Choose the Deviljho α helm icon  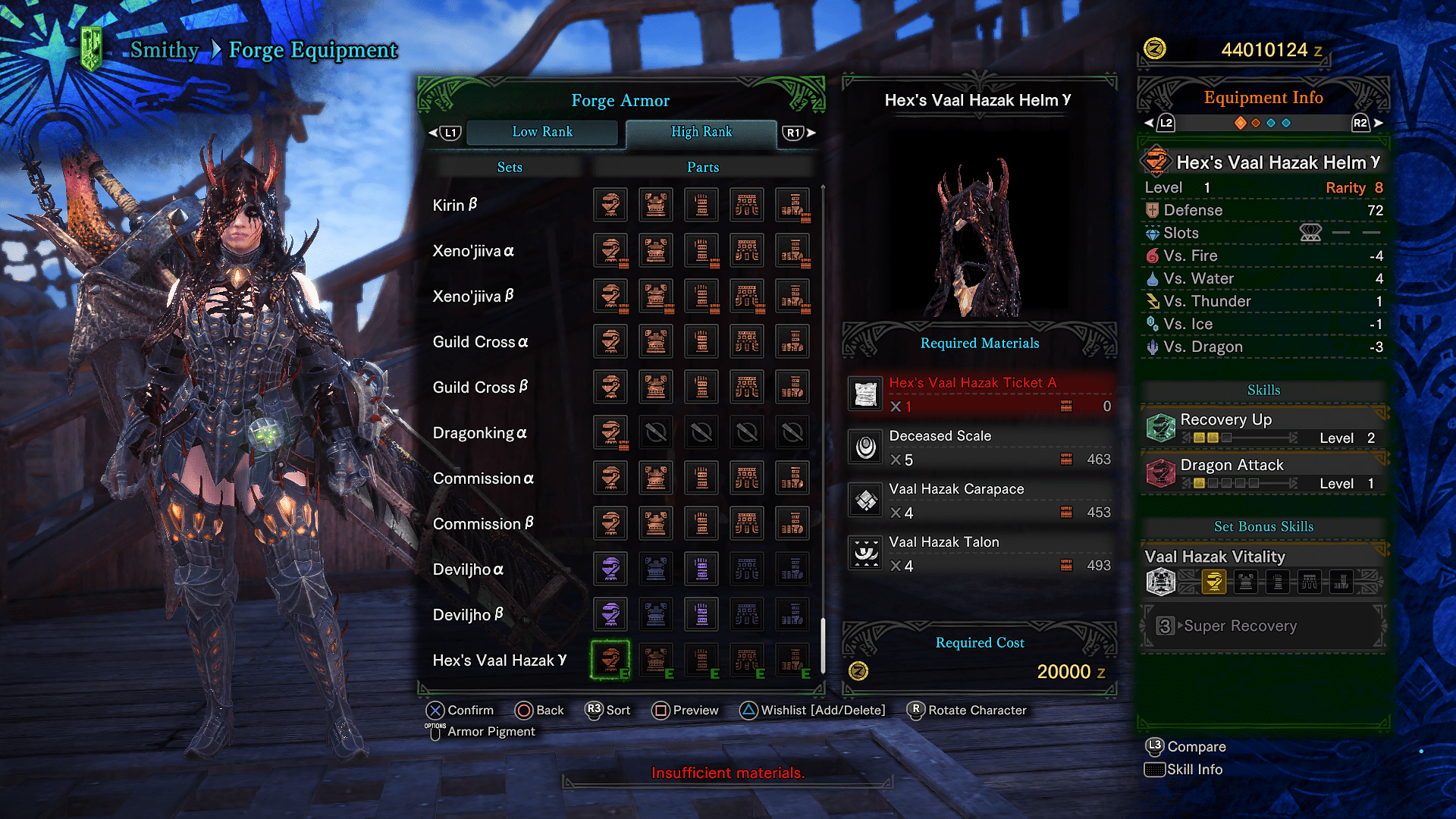coord(610,569)
